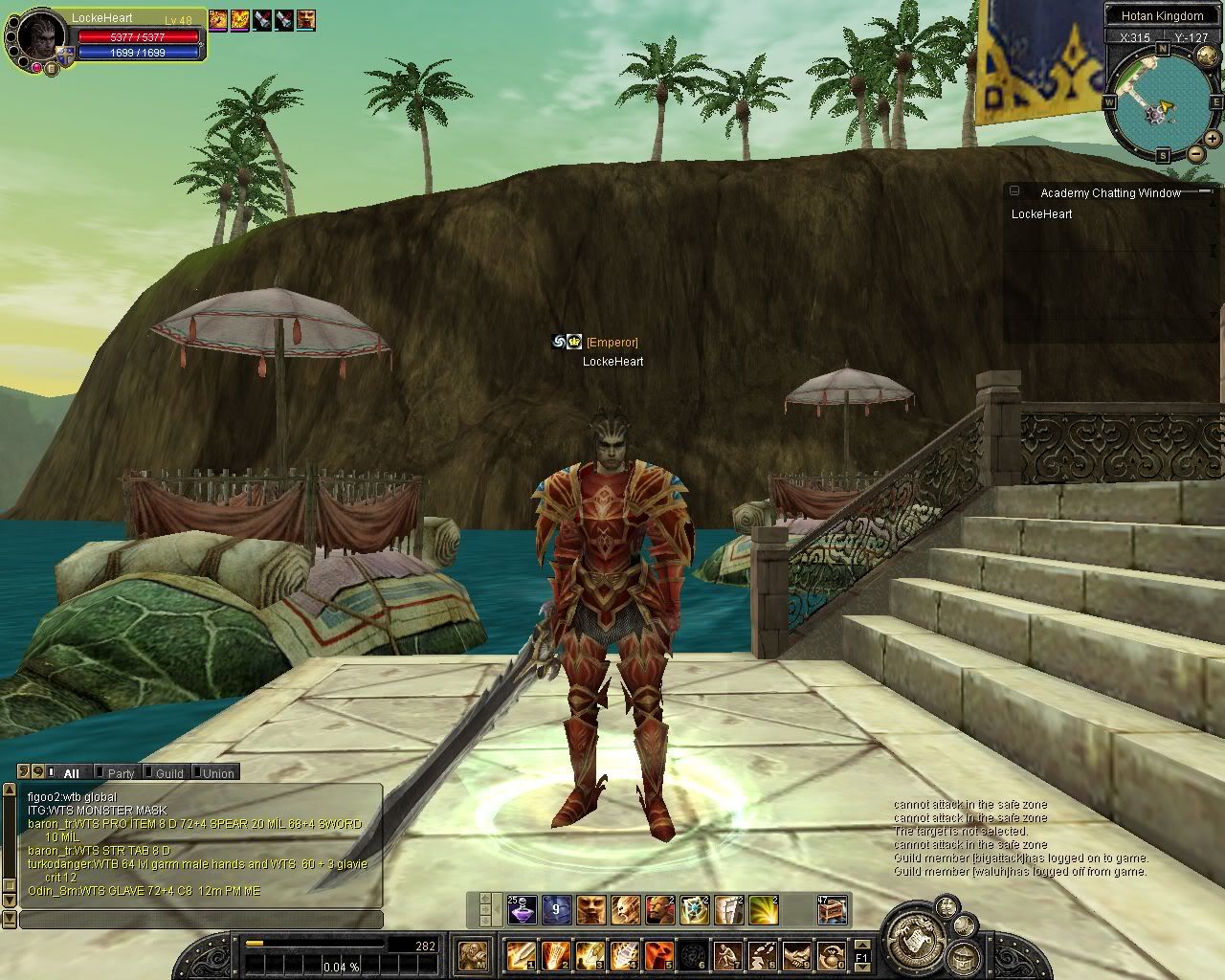Click the chat message input field
This screenshot has width=1225, height=980.
coord(201,920)
